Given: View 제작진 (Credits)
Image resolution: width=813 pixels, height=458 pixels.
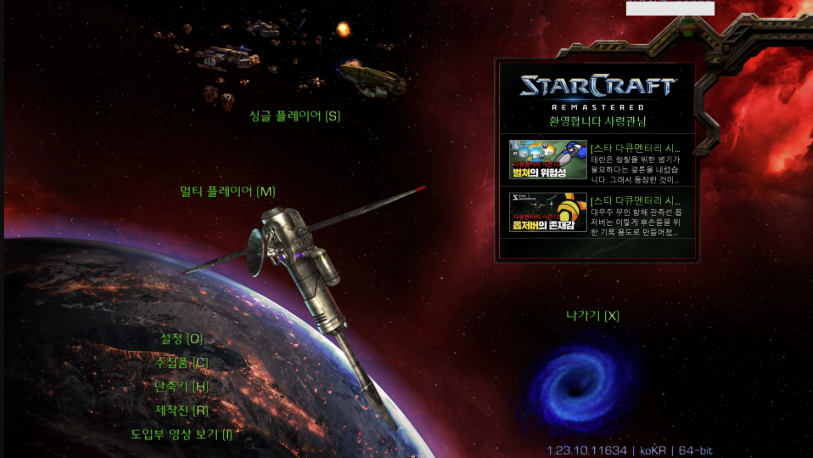Looking at the screenshot, I should 181,410.
